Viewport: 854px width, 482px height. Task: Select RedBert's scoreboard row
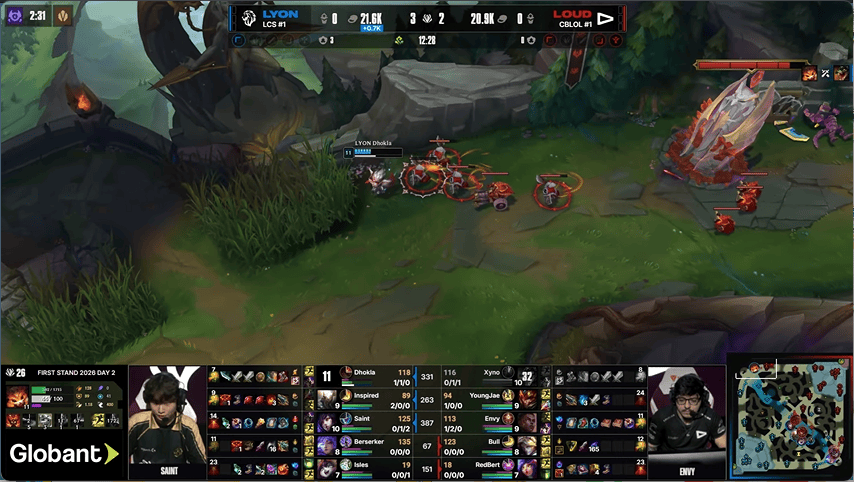490,466
